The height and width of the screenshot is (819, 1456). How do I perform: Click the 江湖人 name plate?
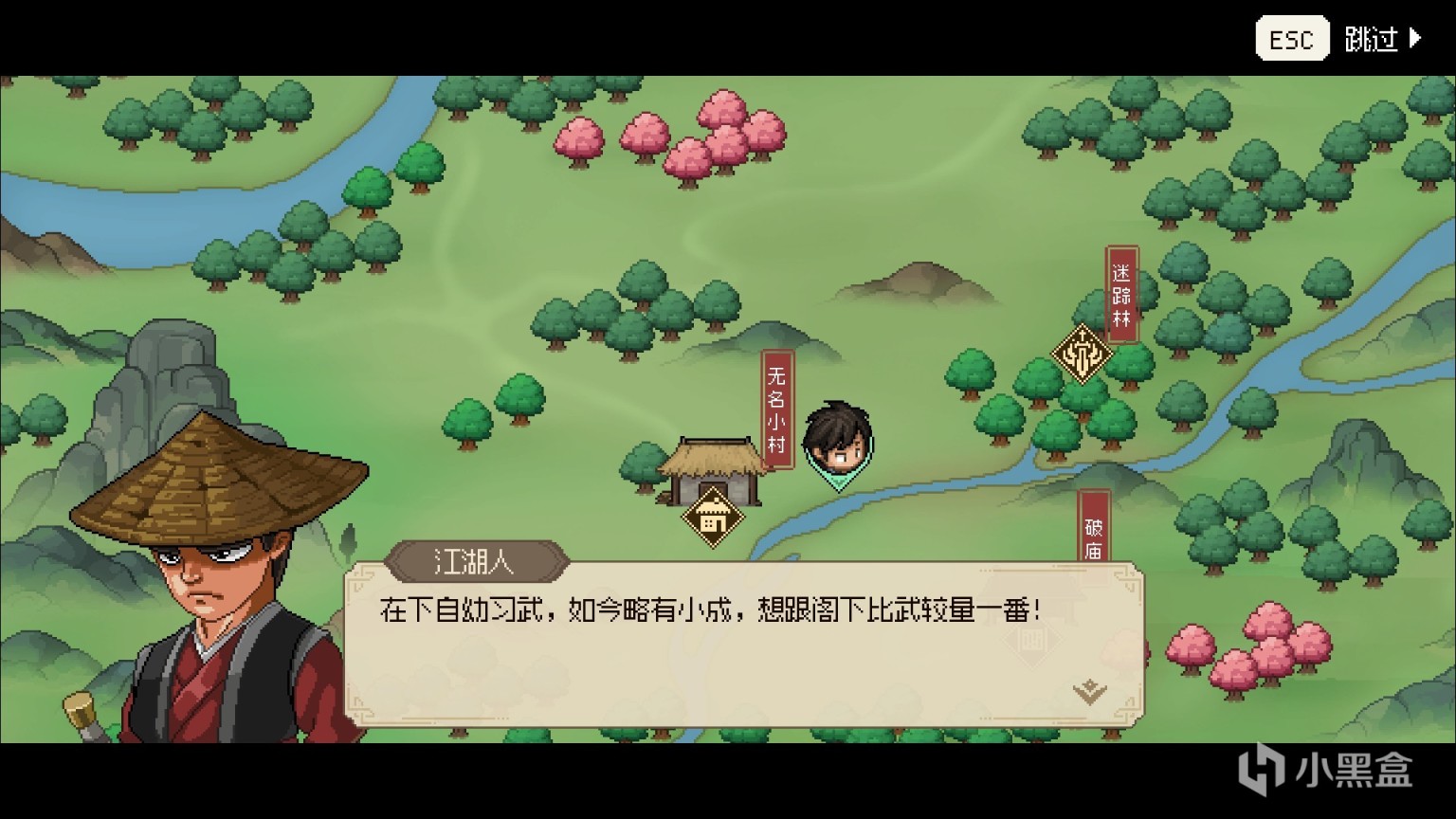point(479,561)
